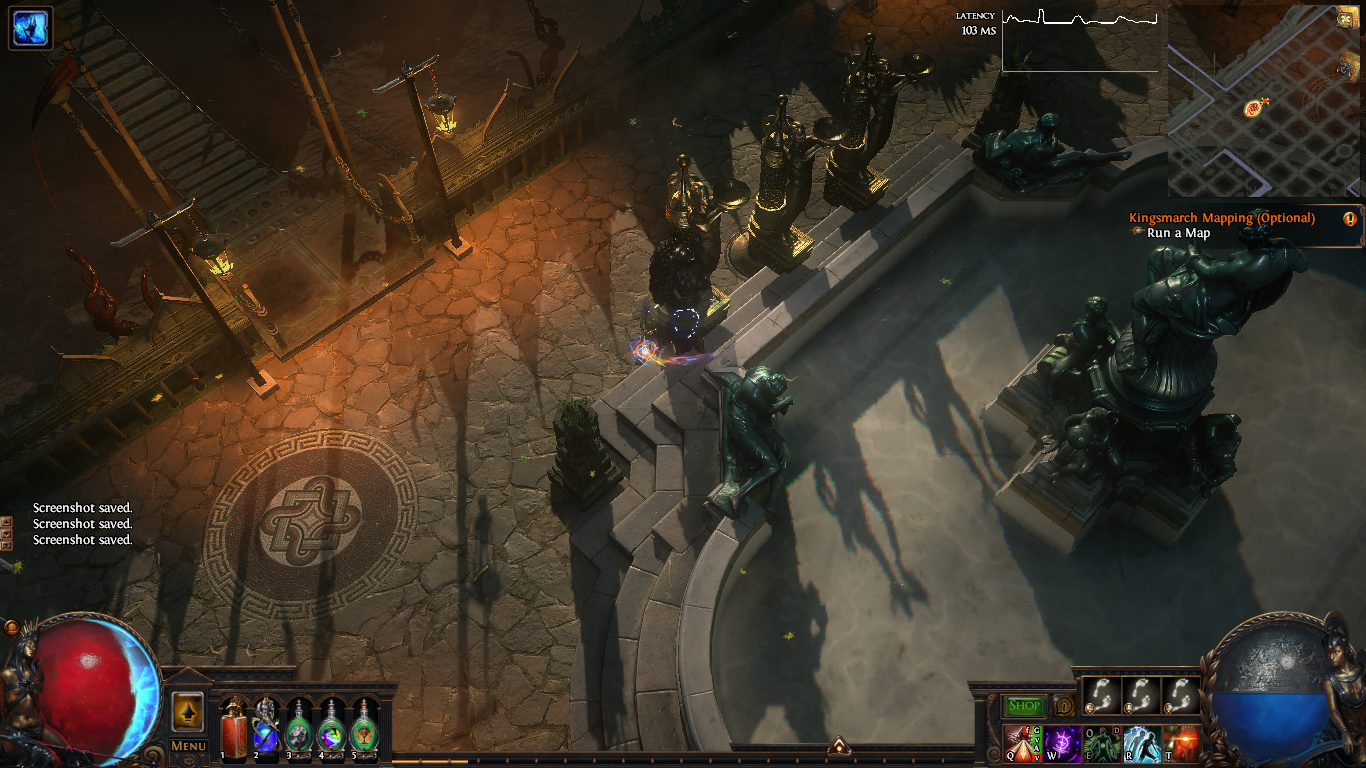Open the minimap overlay
The height and width of the screenshot is (768, 1366).
point(1263,101)
